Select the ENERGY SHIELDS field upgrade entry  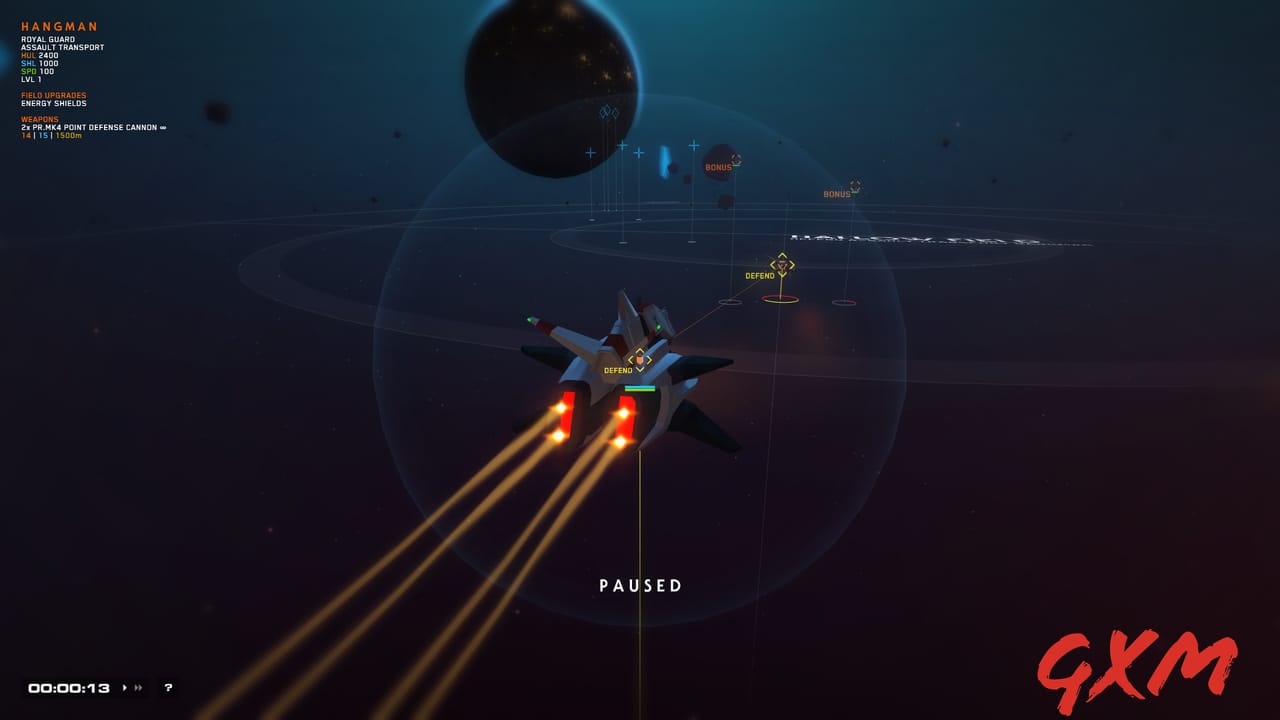tap(55, 102)
